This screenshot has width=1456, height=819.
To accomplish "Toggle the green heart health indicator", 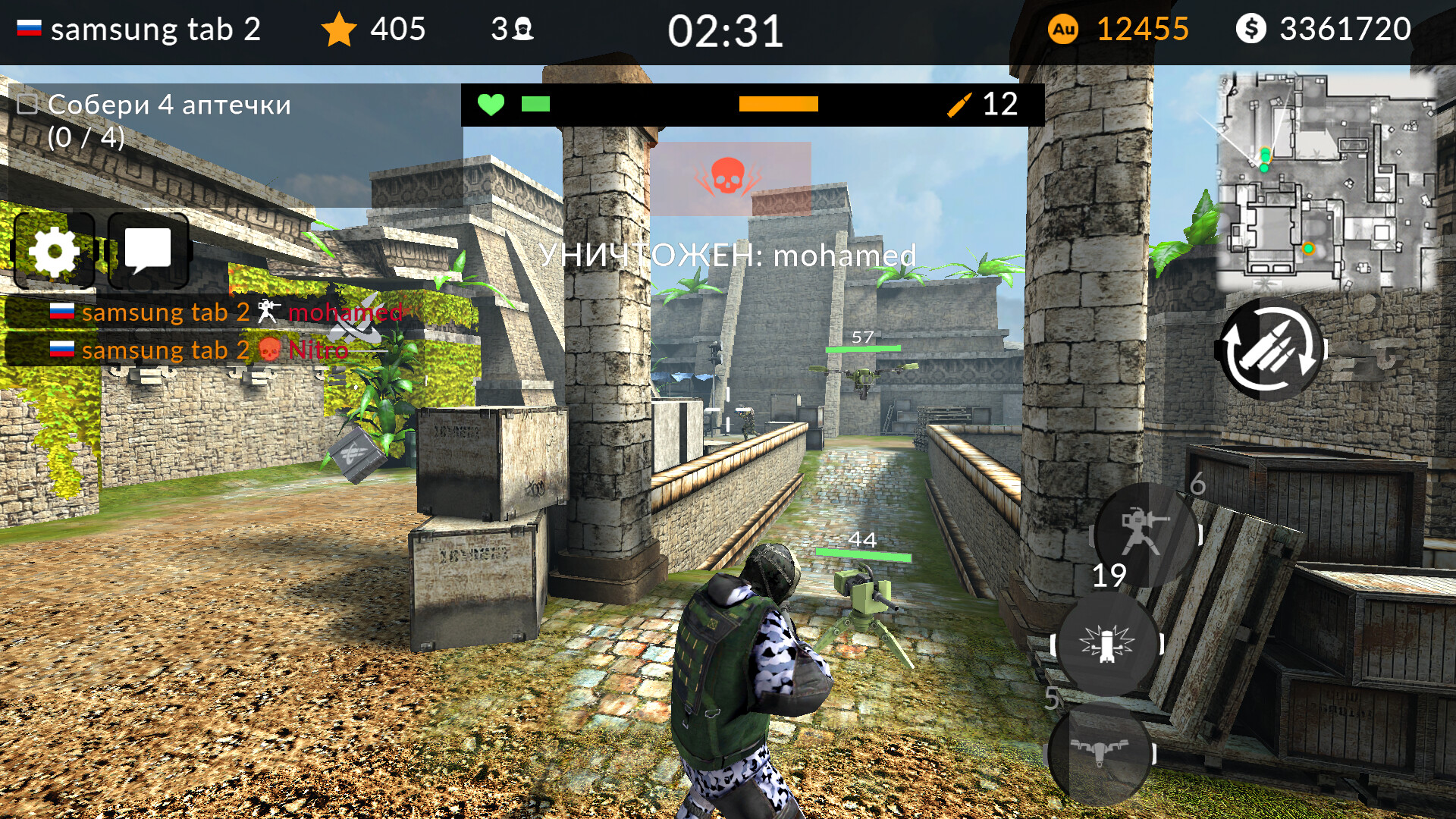I will coord(491,104).
